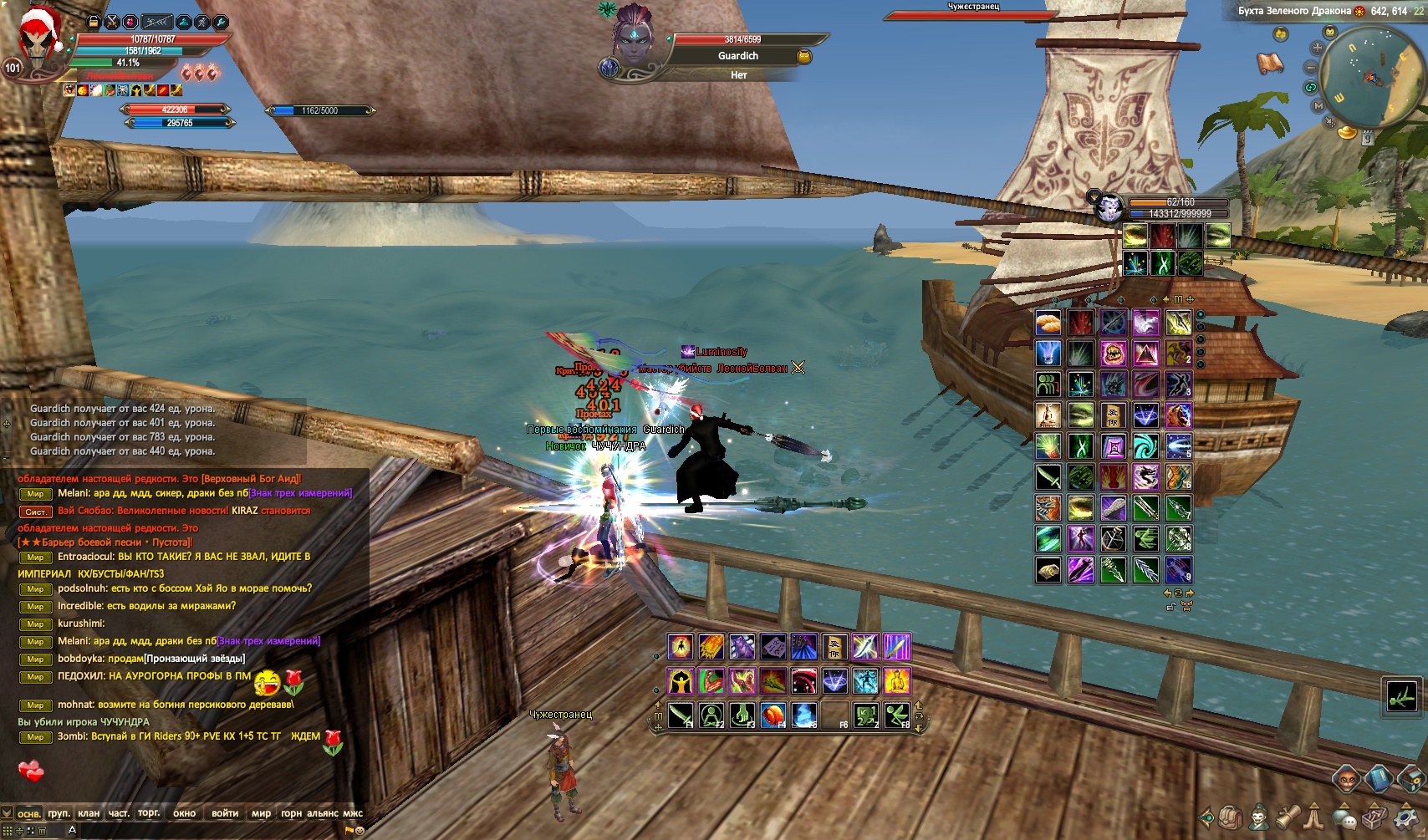This screenshot has width=1428, height=840.
Task: Show the "мир" world chat tab
Action: click(x=261, y=813)
